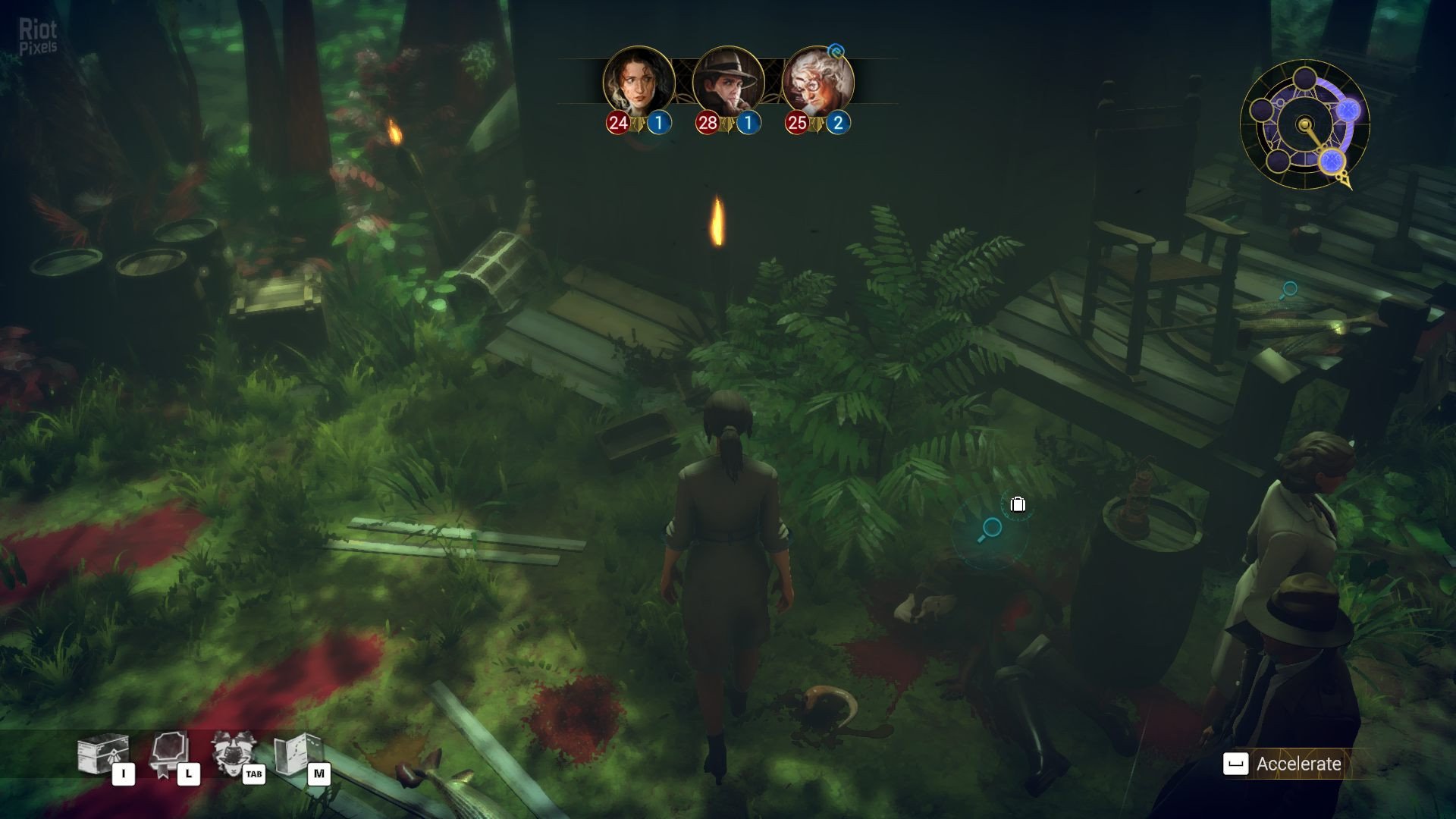1456x819 pixels.
Task: Loot using the bag marker icon
Action: tap(1018, 504)
